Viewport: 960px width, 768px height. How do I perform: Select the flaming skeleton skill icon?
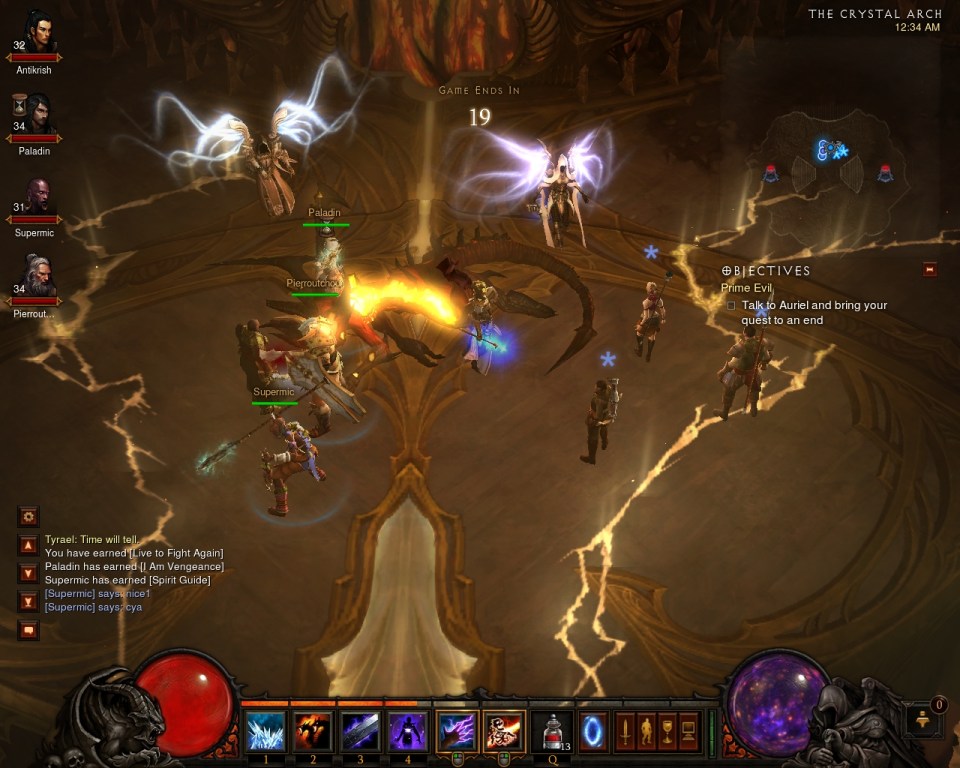click(504, 731)
